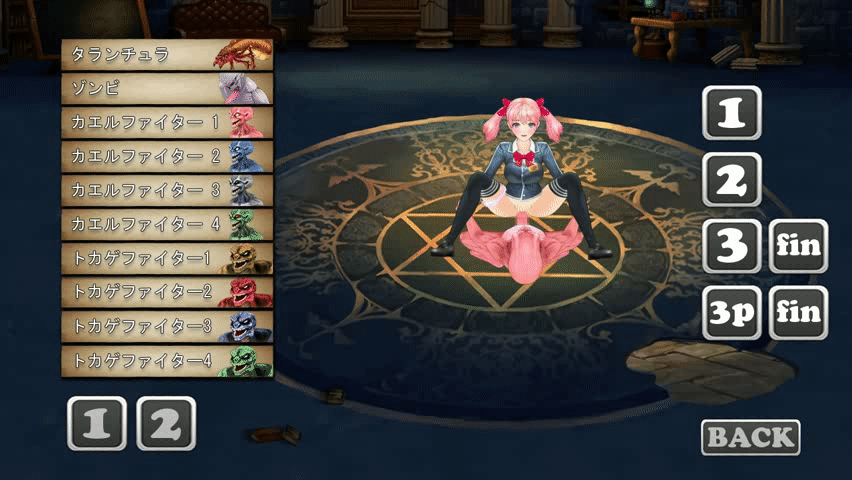Switch to list page 2 below the list
Image resolution: width=852 pixels, height=480 pixels.
tap(166, 424)
